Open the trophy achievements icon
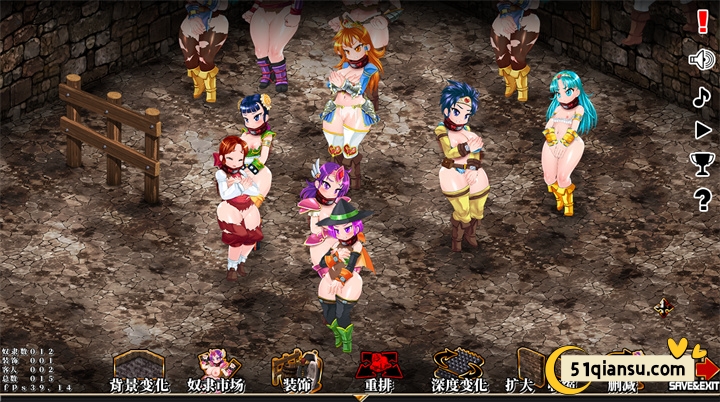The width and height of the screenshot is (720, 402). click(x=702, y=165)
